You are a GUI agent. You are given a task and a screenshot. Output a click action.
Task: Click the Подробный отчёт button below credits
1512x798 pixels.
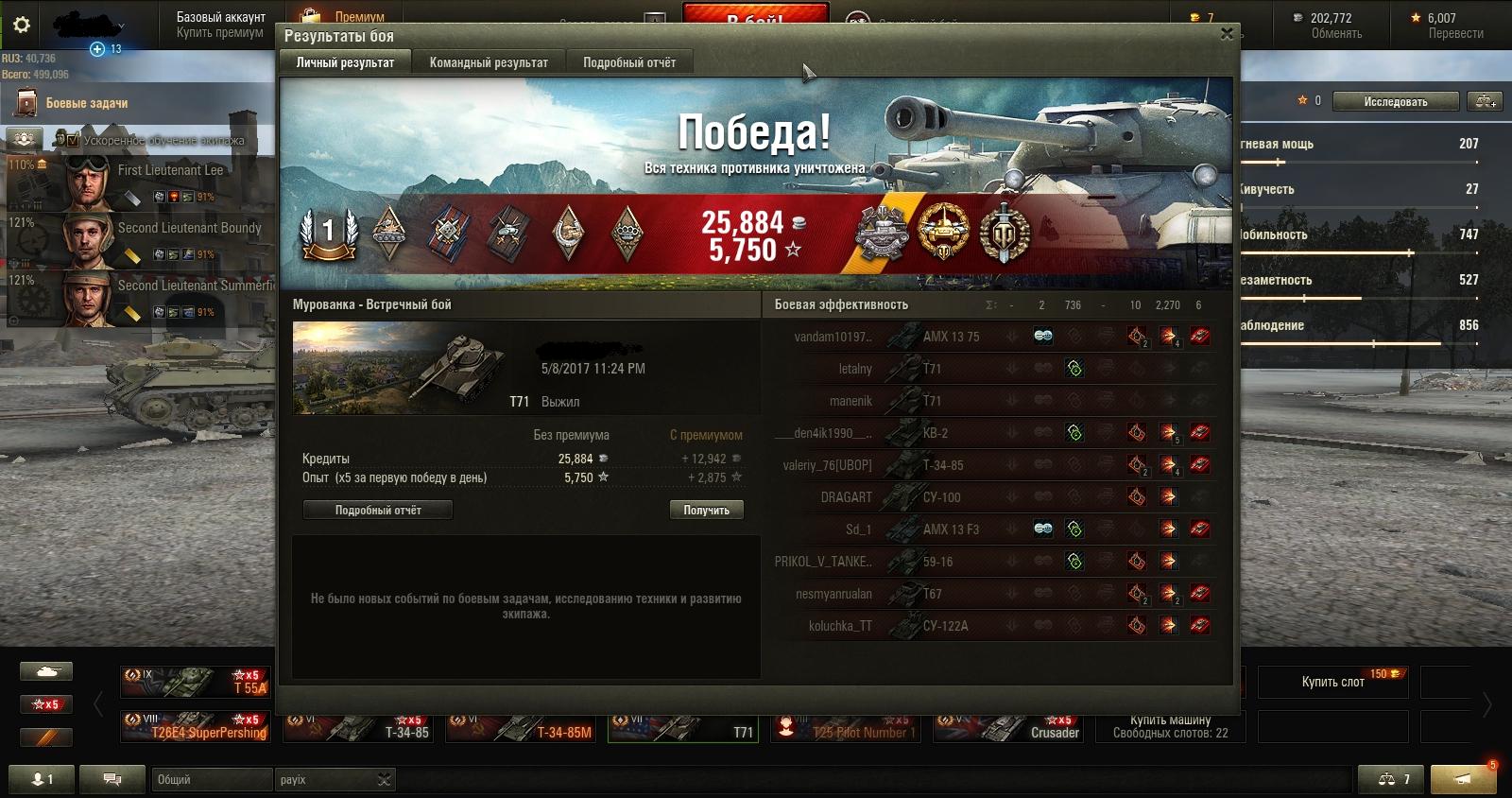pyautogui.click(x=378, y=511)
